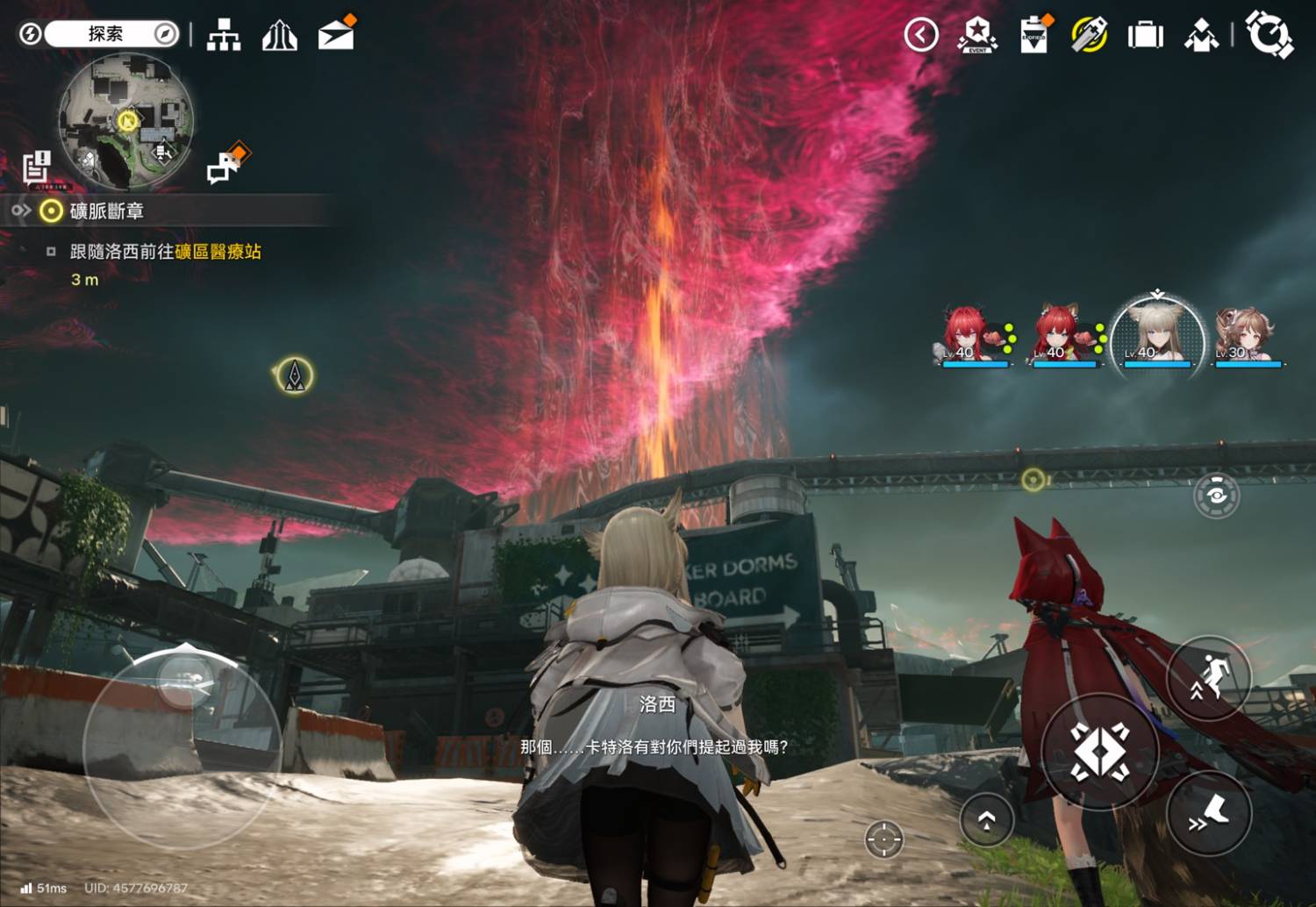1316x907 pixels.
Task: Tap the large diamond attack button
Action: pos(1099,751)
